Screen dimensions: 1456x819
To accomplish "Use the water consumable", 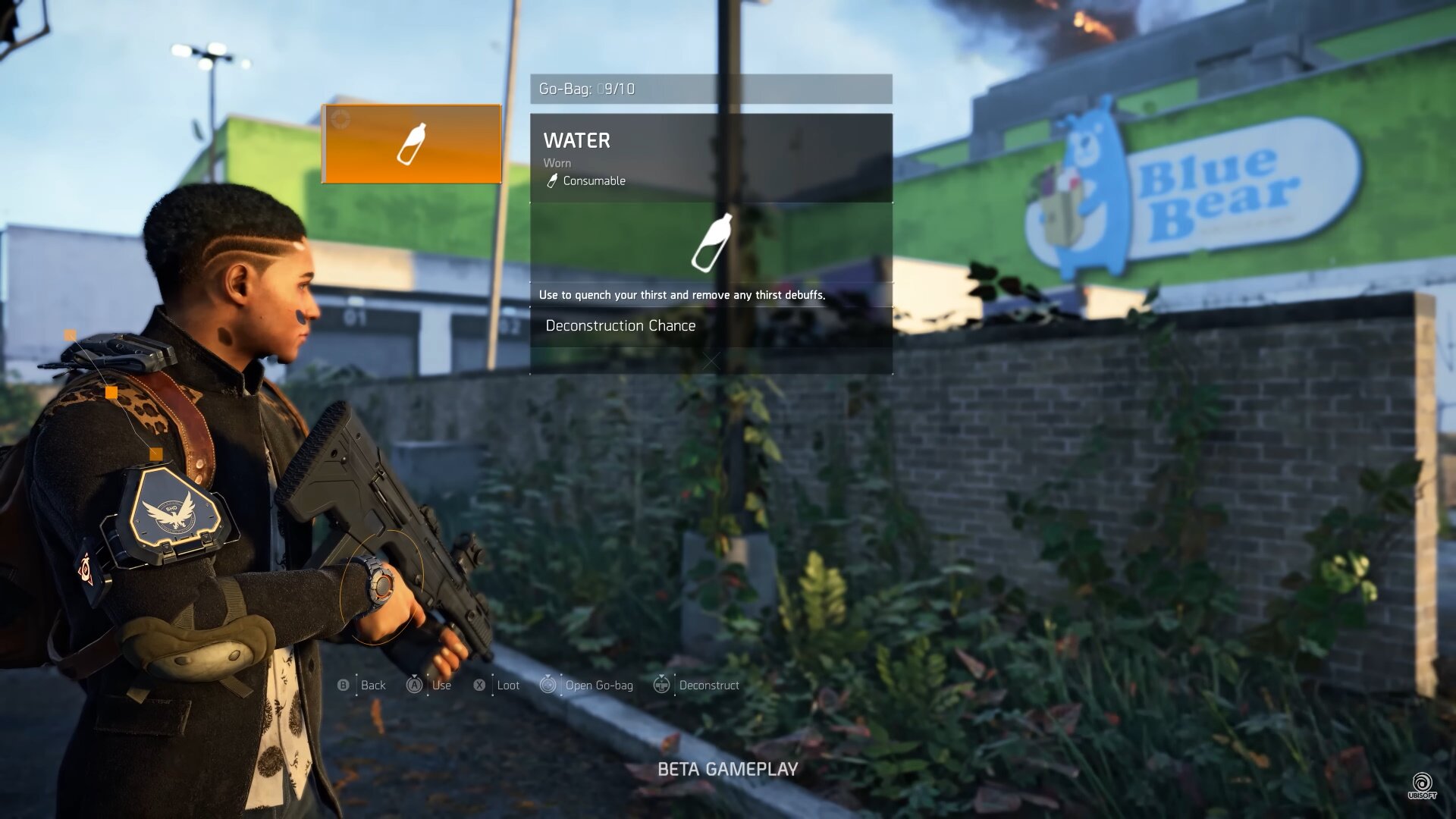I will pos(430,686).
